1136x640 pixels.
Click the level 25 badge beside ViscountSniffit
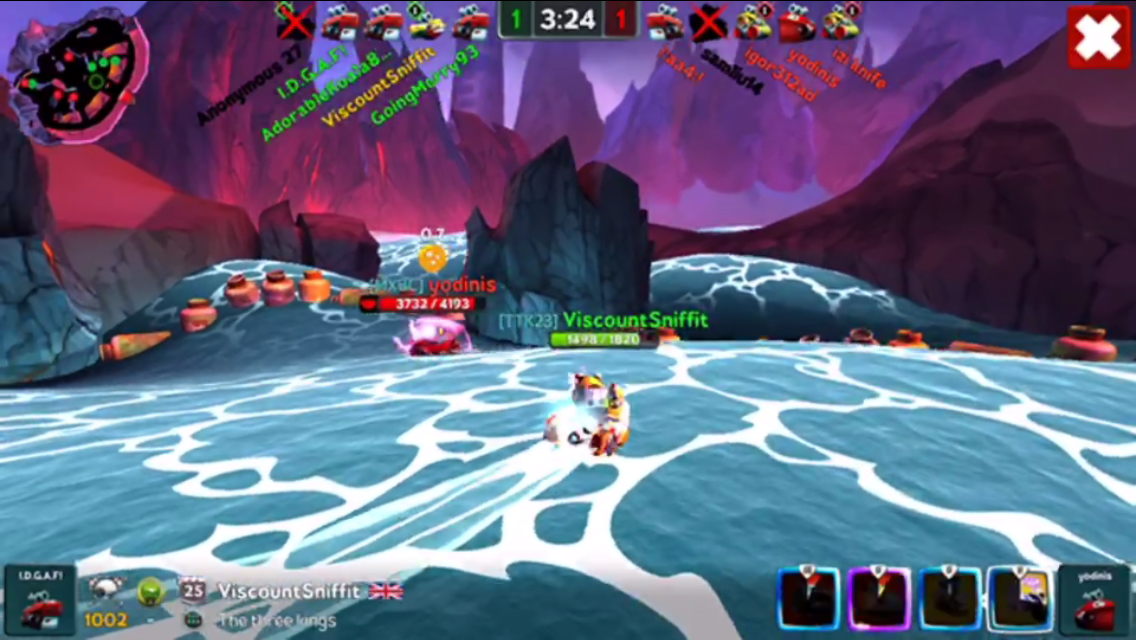[192, 590]
